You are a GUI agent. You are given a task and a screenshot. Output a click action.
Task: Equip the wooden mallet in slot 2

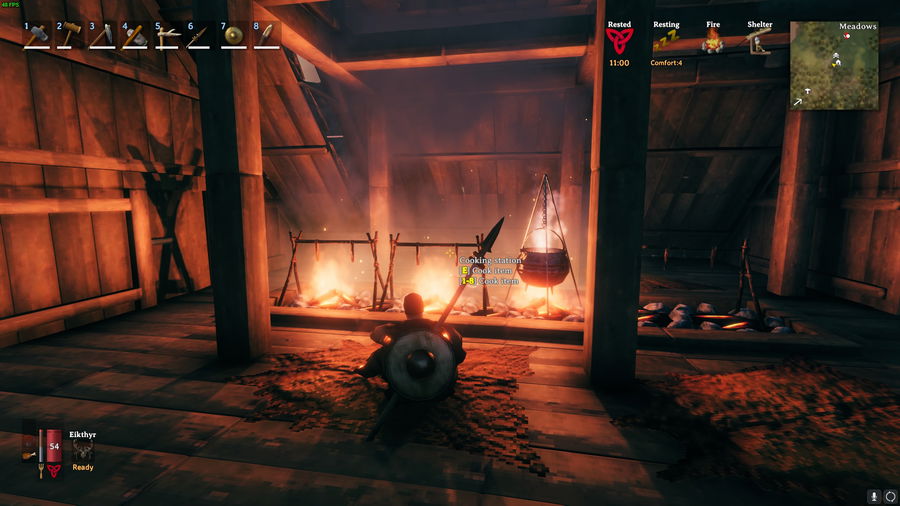click(69, 36)
